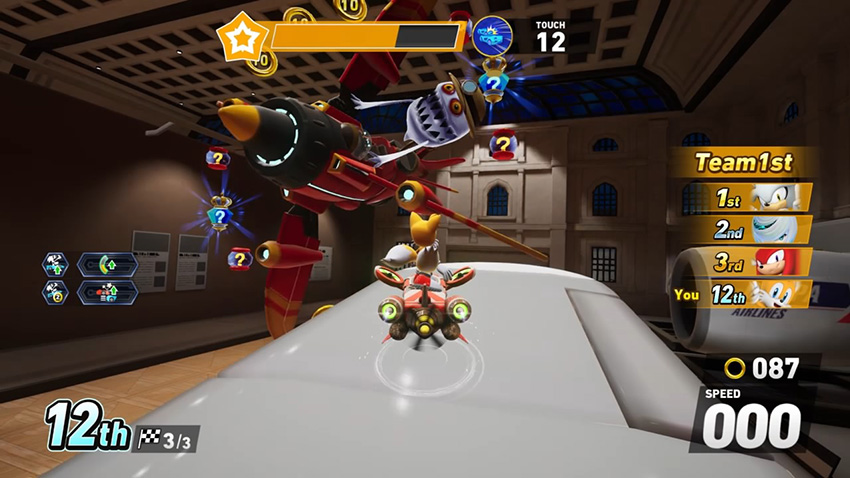The image size is (850, 478).
Task: Click the curved gauge boost panel
Action: [x=107, y=265]
